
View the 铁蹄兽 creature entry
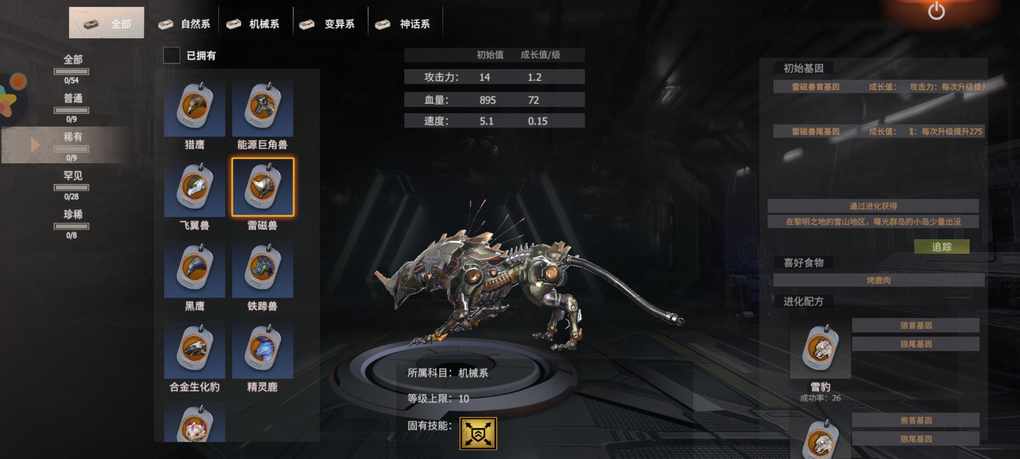tap(262, 269)
